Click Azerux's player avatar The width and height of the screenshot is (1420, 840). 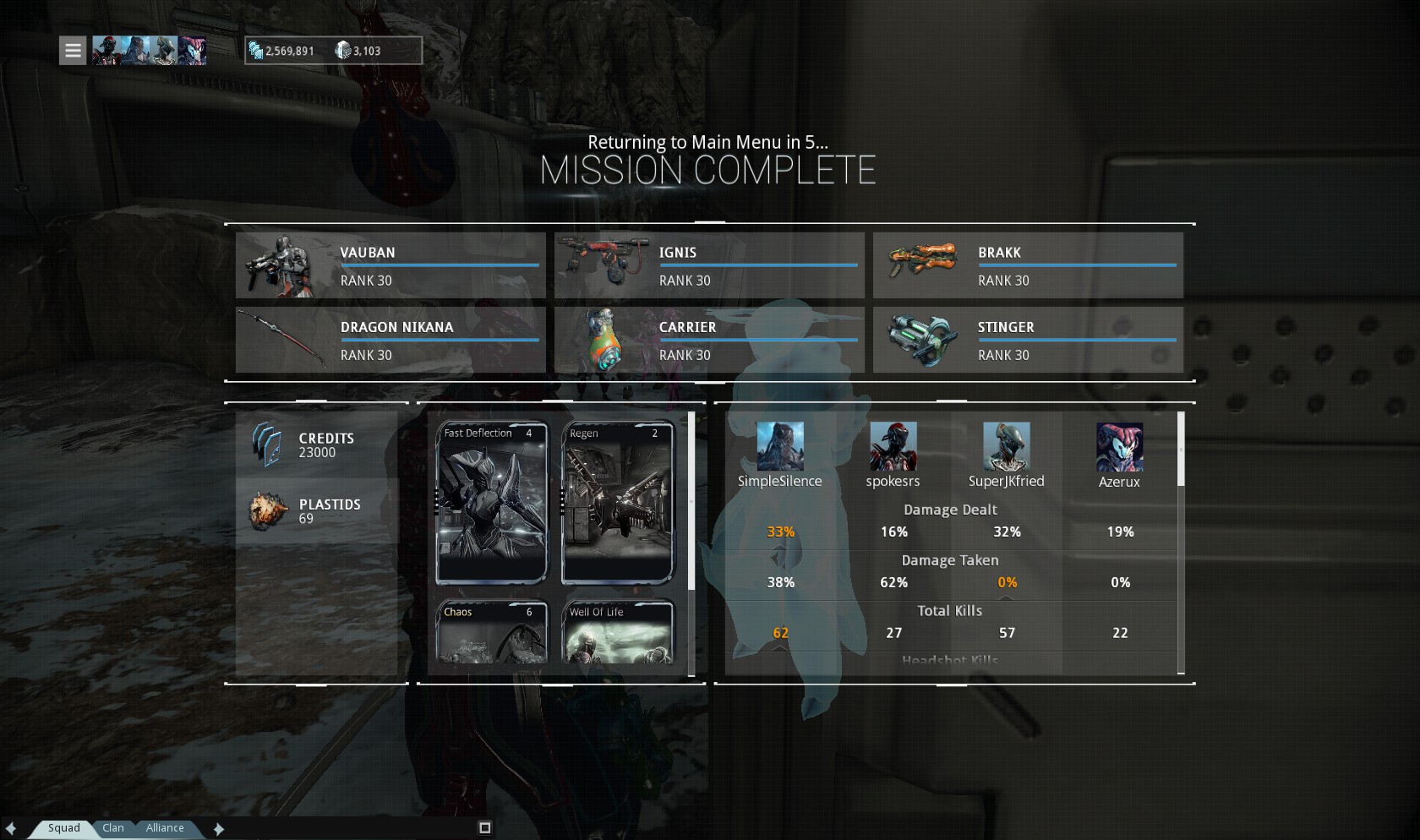[1119, 446]
